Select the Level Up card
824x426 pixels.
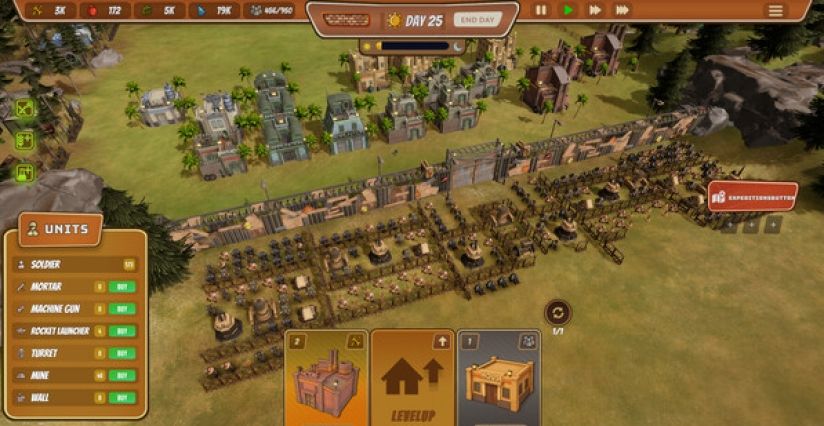(x=412, y=380)
